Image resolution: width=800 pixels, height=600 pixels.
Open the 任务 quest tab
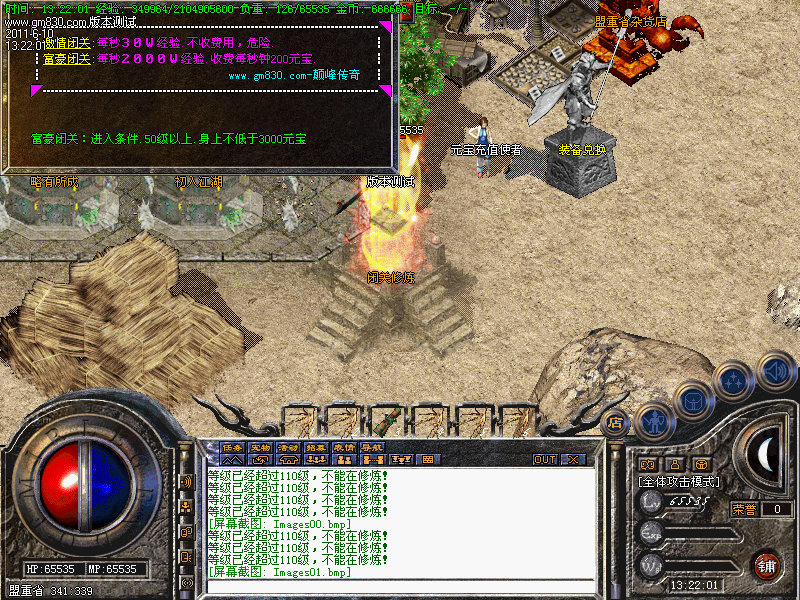233,447
